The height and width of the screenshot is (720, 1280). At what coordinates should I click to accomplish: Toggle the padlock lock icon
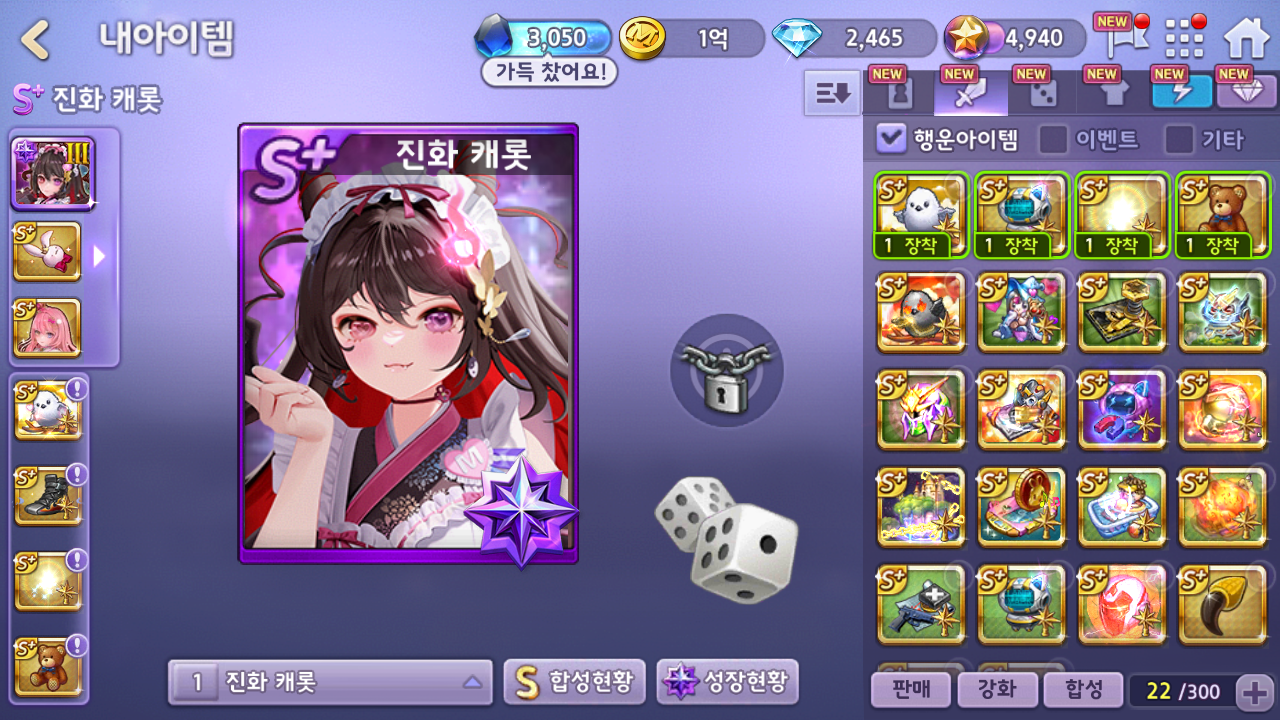(727, 370)
